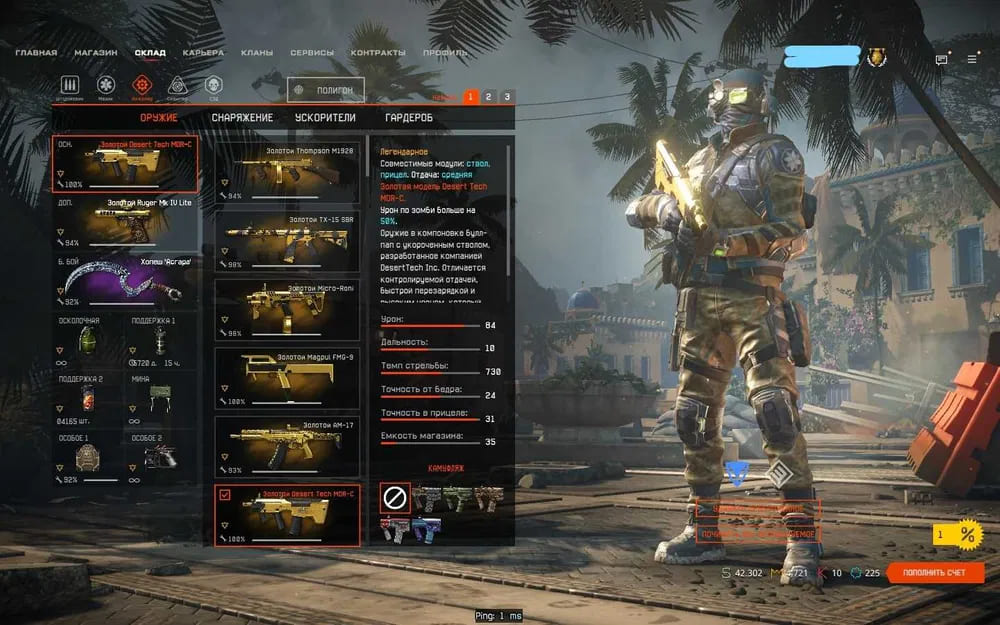This screenshot has width=1000, height=625.
Task: Switch to the Снаряжение tab
Action: (242, 118)
